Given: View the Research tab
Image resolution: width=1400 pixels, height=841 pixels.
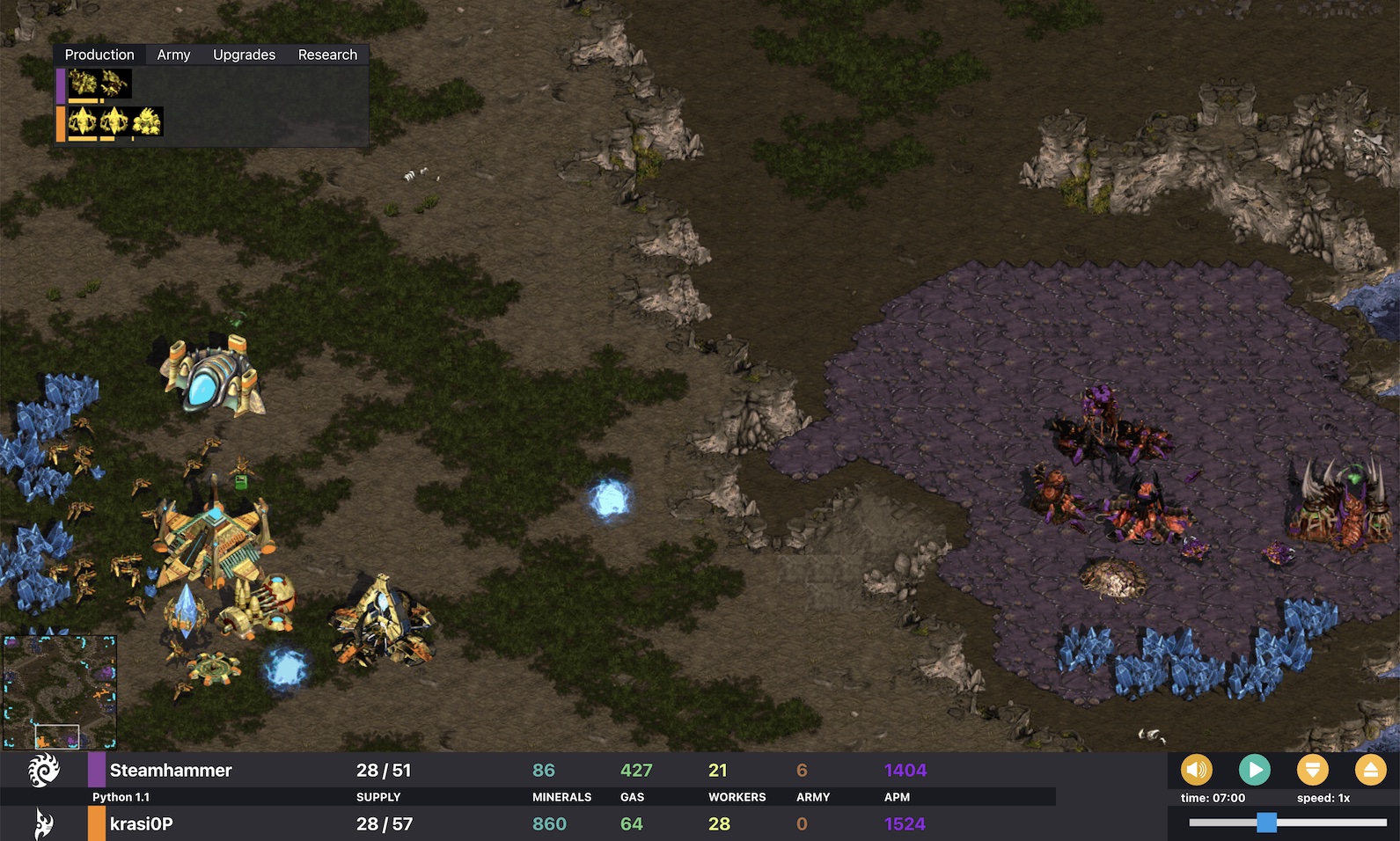Looking at the screenshot, I should pos(327,54).
